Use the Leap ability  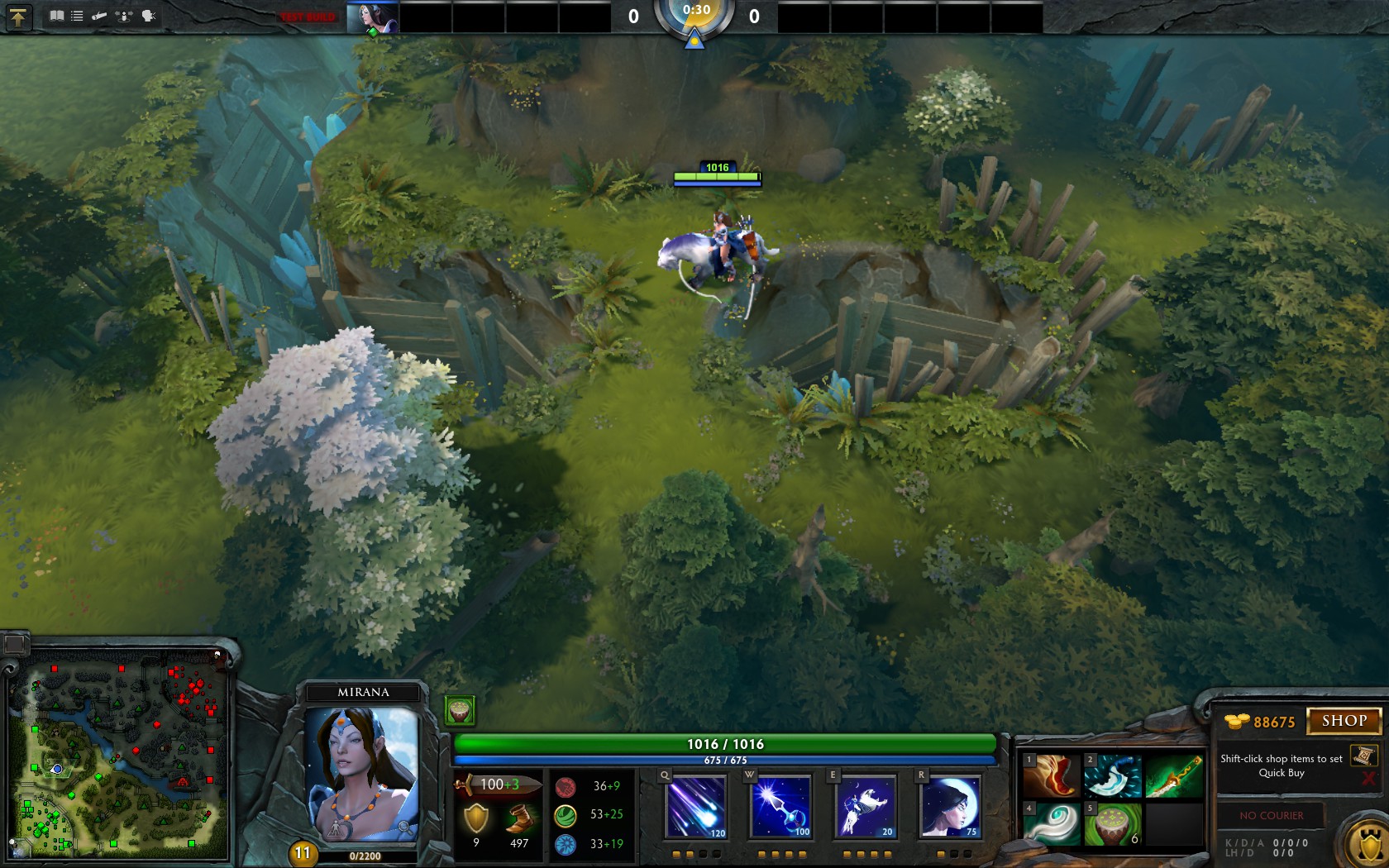[866, 806]
